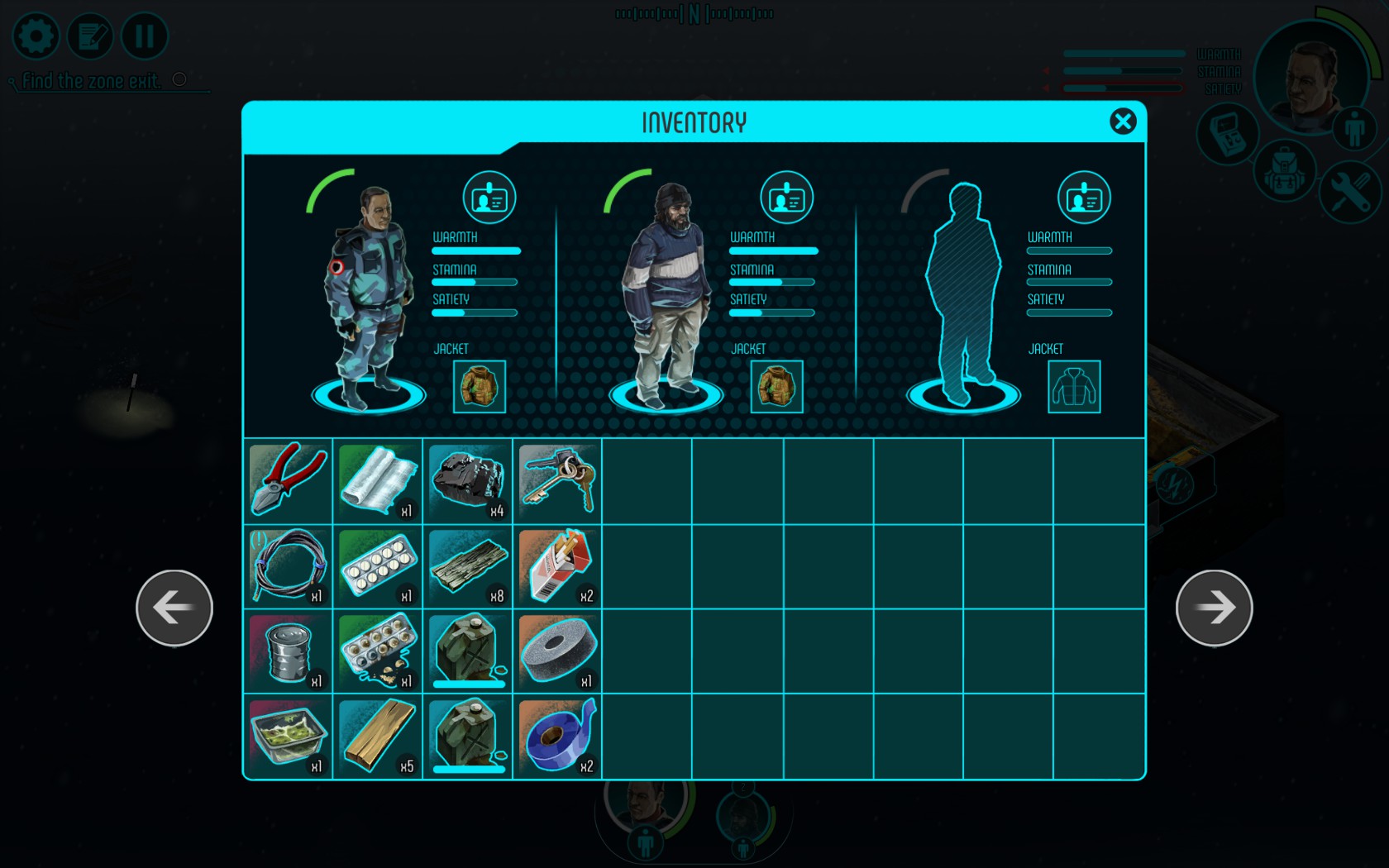Go to the next inventory page arrow
1389x868 pixels.
(x=1214, y=608)
